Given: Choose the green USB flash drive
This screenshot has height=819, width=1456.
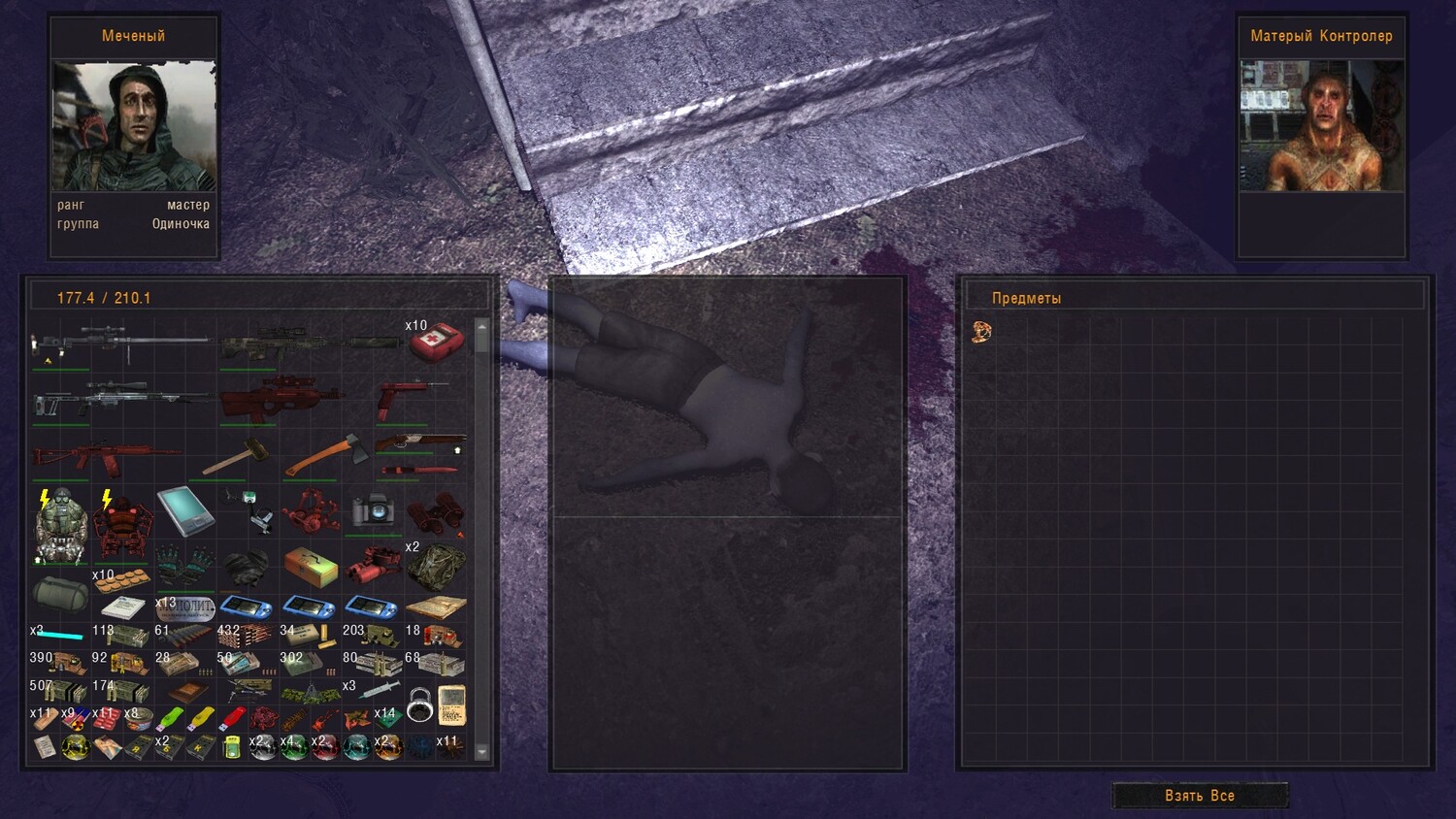Looking at the screenshot, I should 170,719.
